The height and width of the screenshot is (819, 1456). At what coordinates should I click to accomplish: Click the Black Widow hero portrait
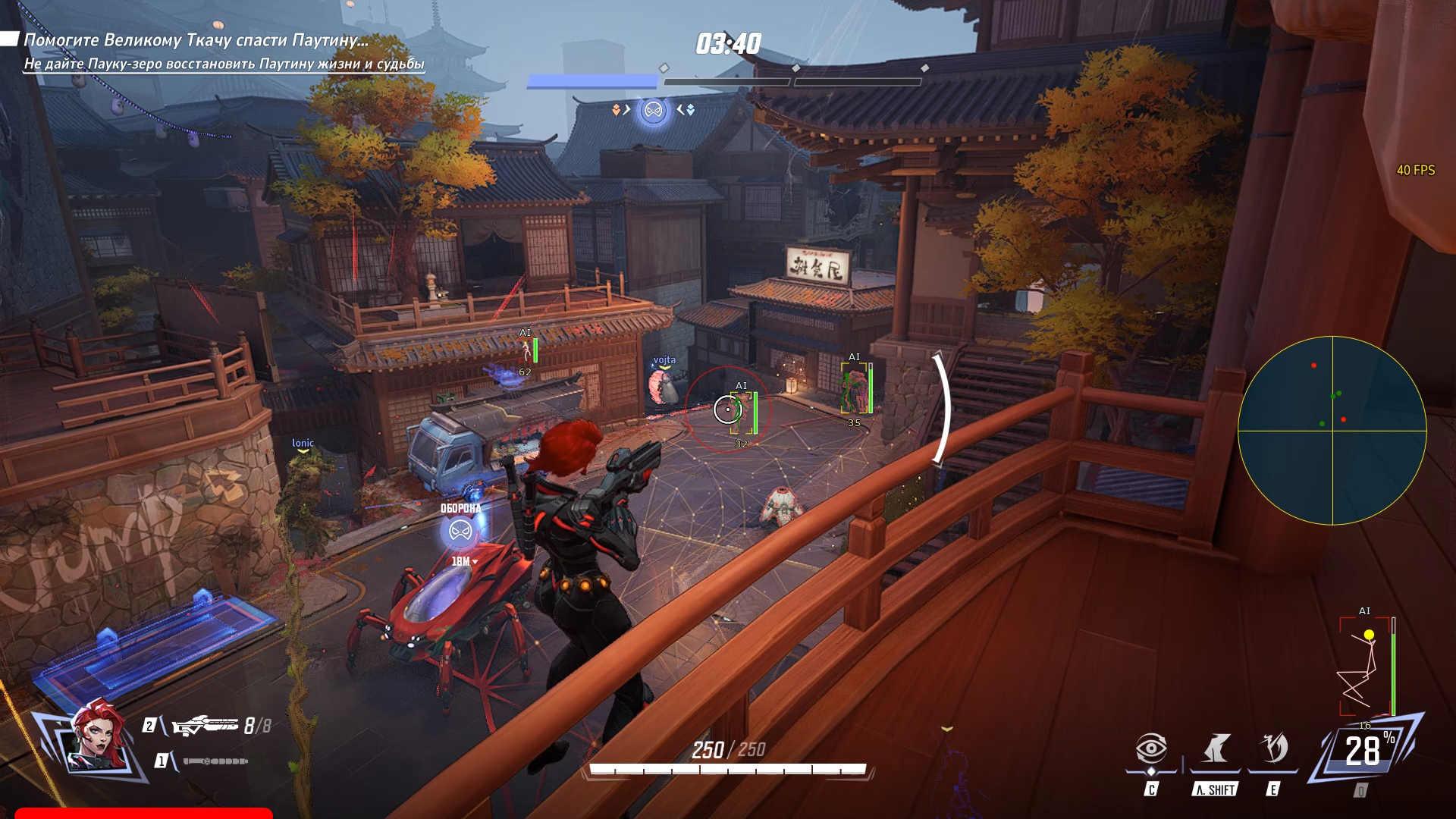[98, 738]
